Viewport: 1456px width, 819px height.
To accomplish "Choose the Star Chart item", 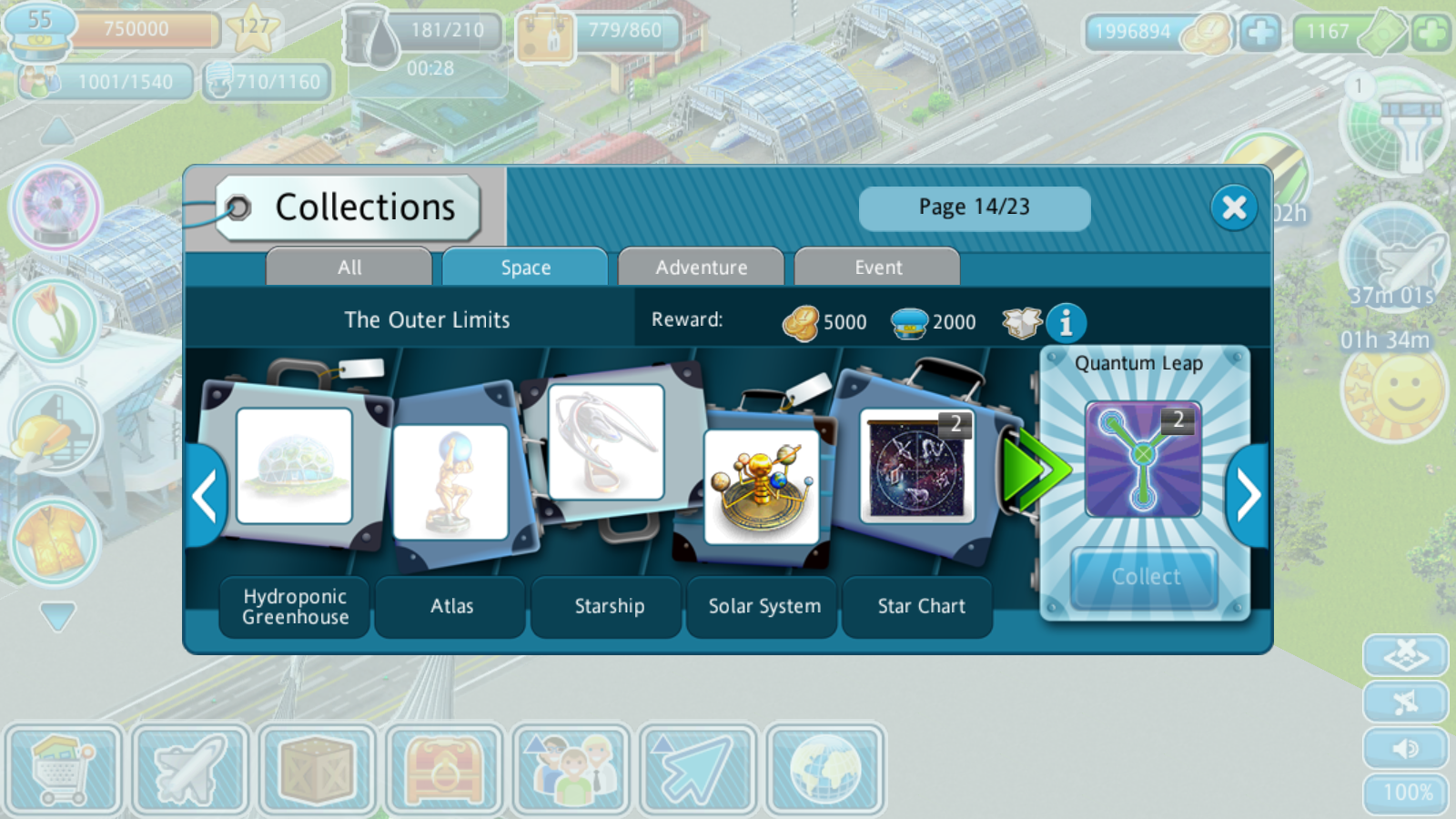I will [917, 466].
